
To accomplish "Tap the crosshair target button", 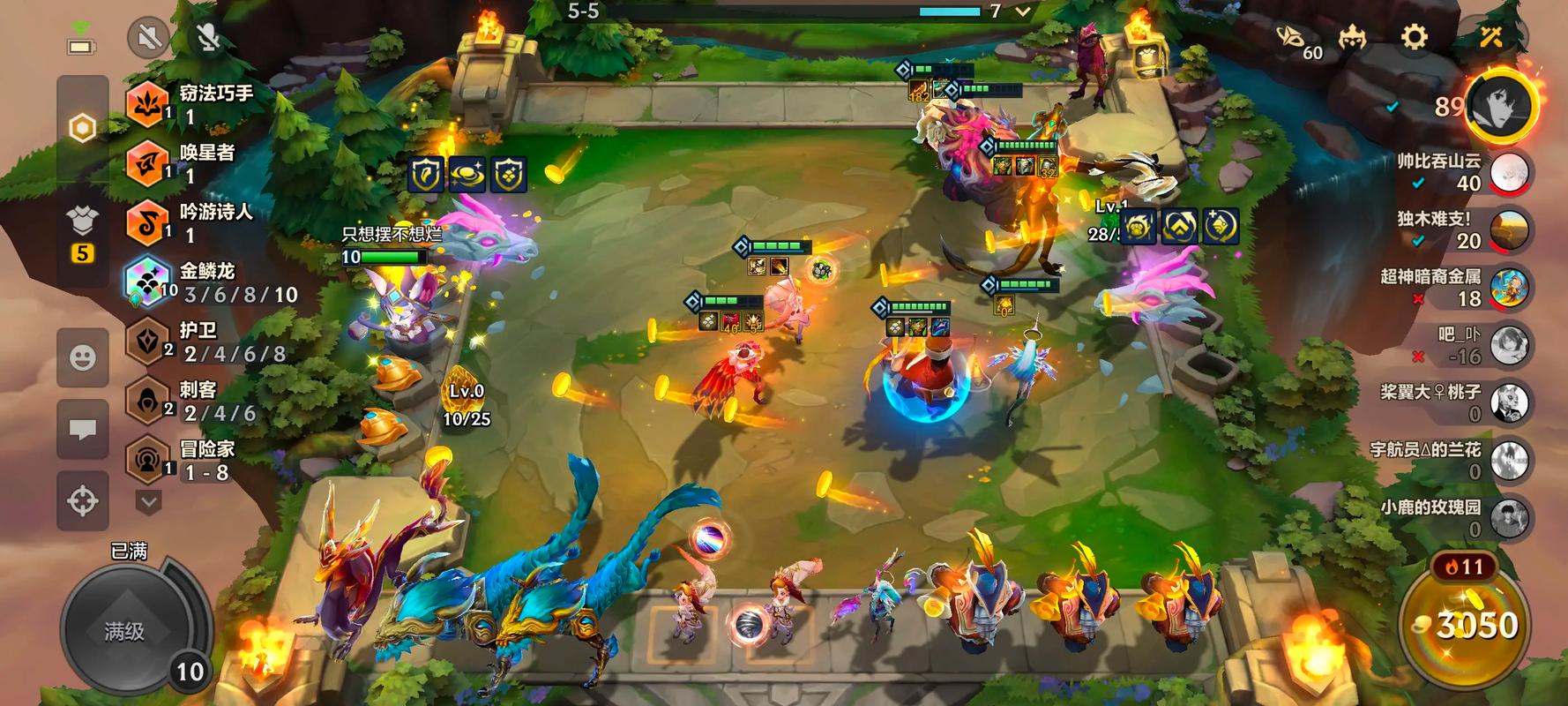I will (83, 501).
